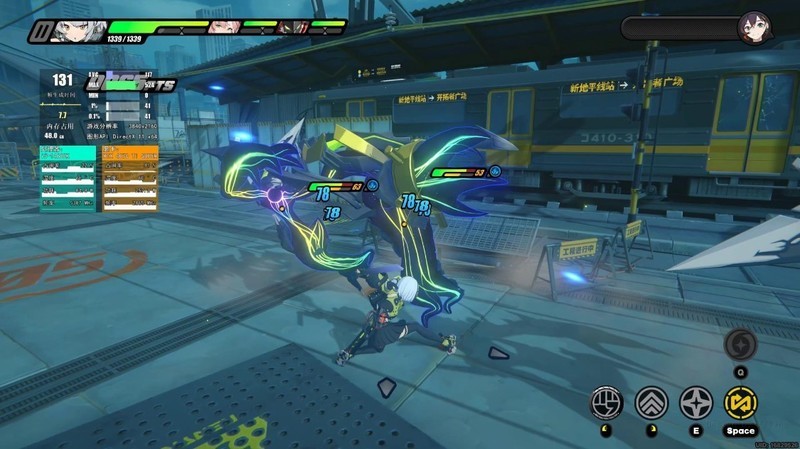The height and width of the screenshot is (449, 800).
Task: Click the orange hardware stats panel
Action: point(130,178)
